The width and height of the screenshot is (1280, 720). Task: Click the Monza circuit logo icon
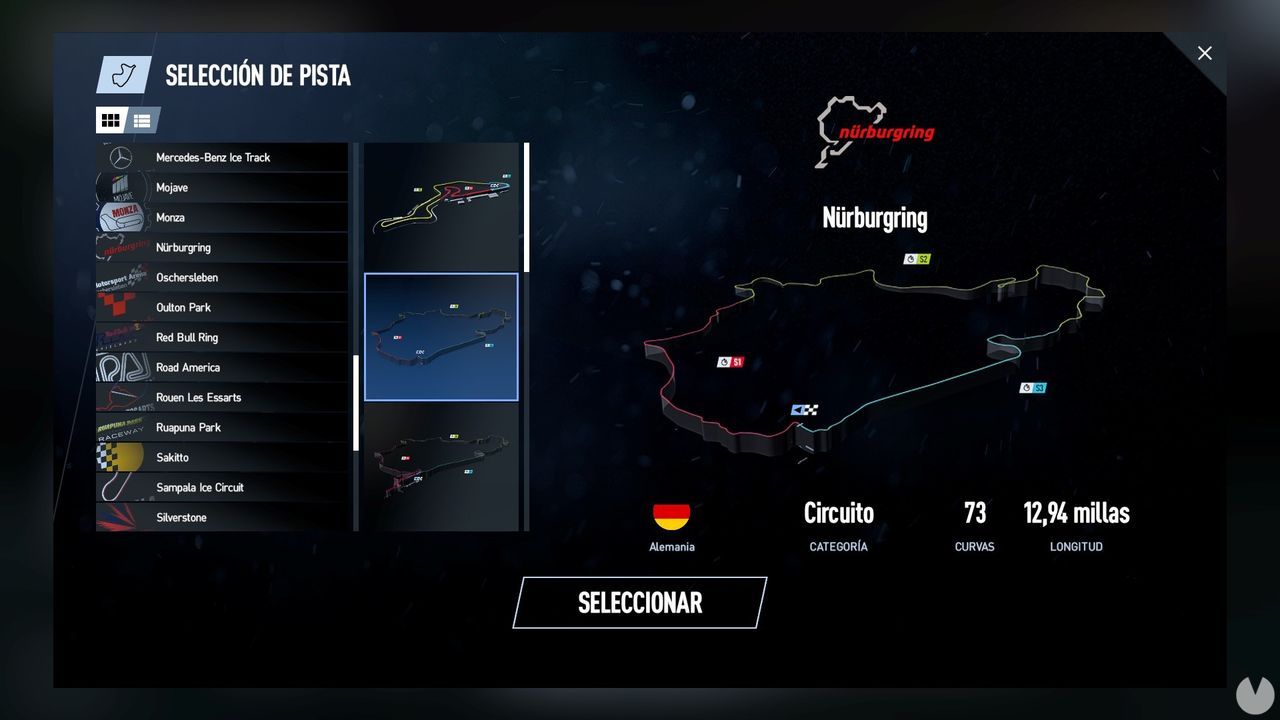pyautogui.click(x=122, y=217)
